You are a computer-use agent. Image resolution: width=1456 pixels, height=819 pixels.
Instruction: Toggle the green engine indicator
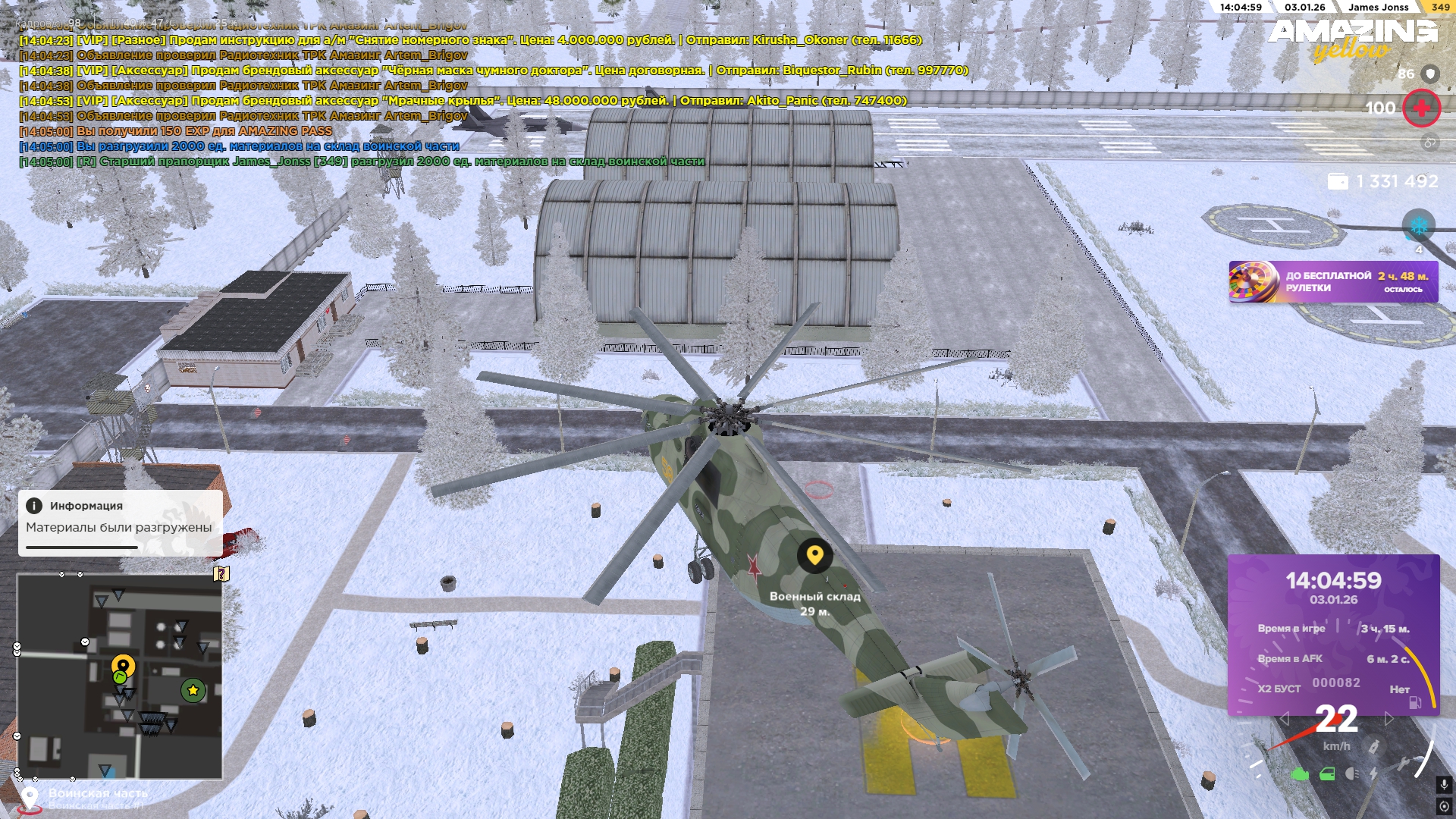click(1300, 774)
